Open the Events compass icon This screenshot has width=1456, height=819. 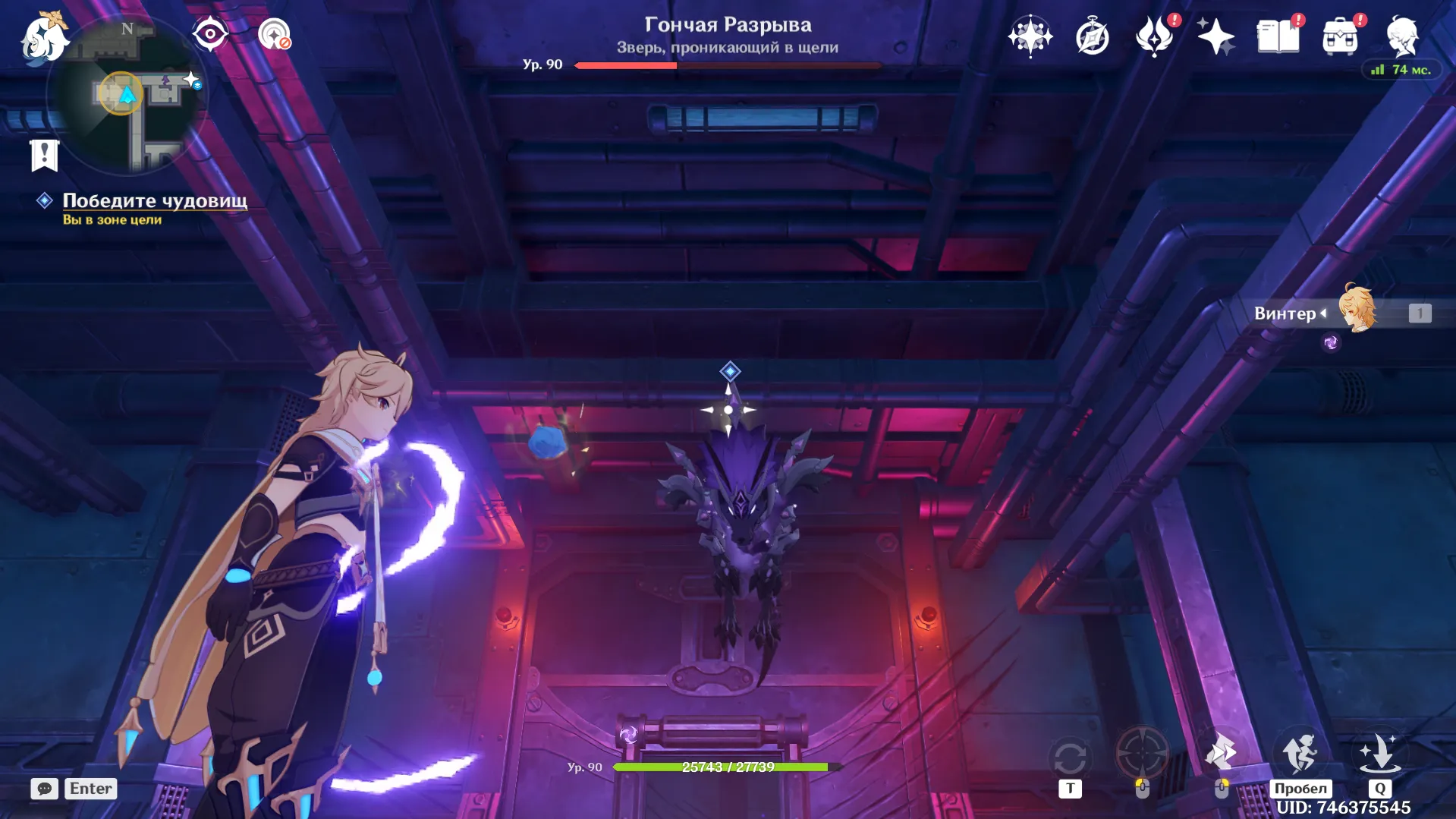point(1091,36)
